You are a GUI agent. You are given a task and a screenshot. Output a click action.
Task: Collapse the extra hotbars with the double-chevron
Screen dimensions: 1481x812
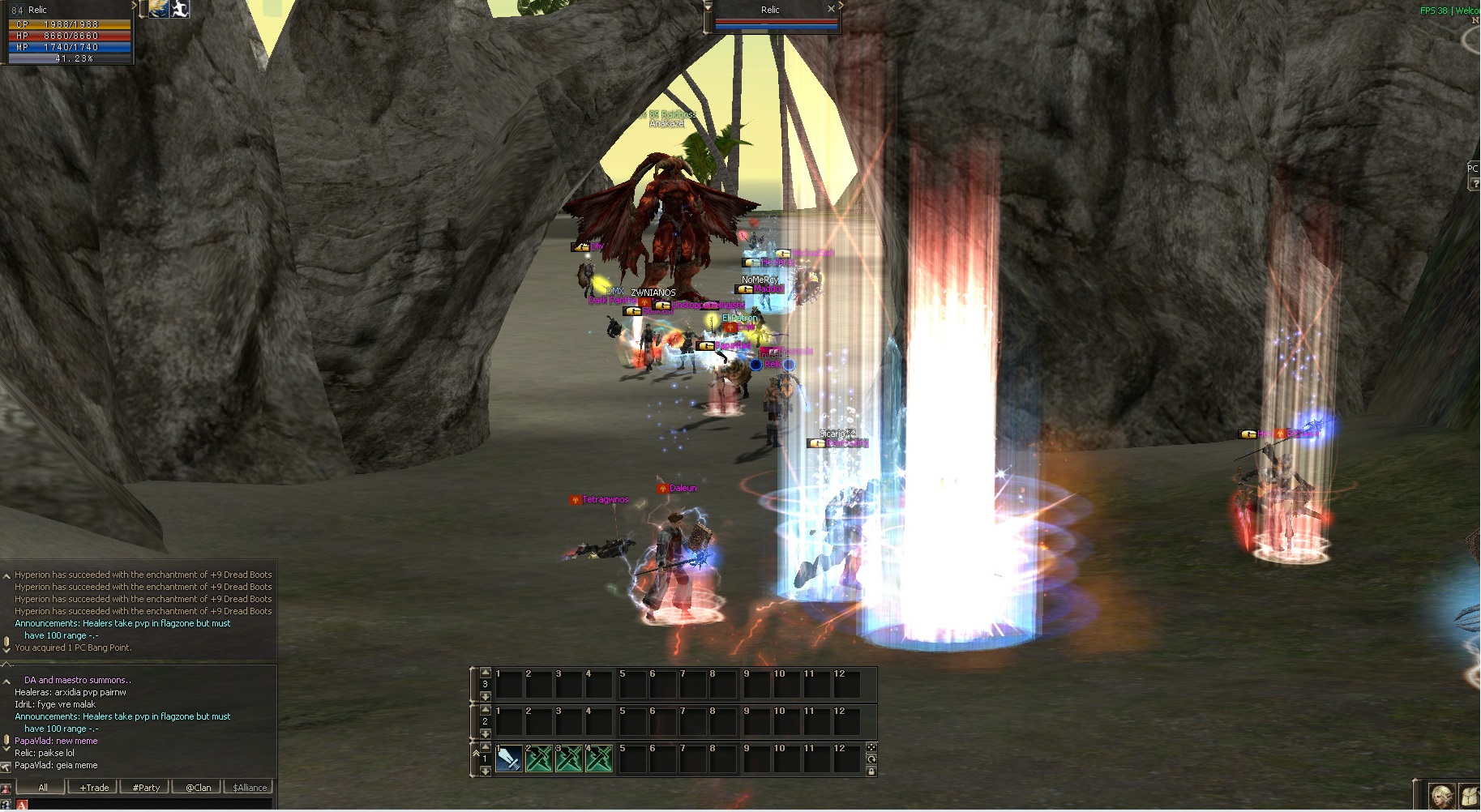(x=476, y=753)
